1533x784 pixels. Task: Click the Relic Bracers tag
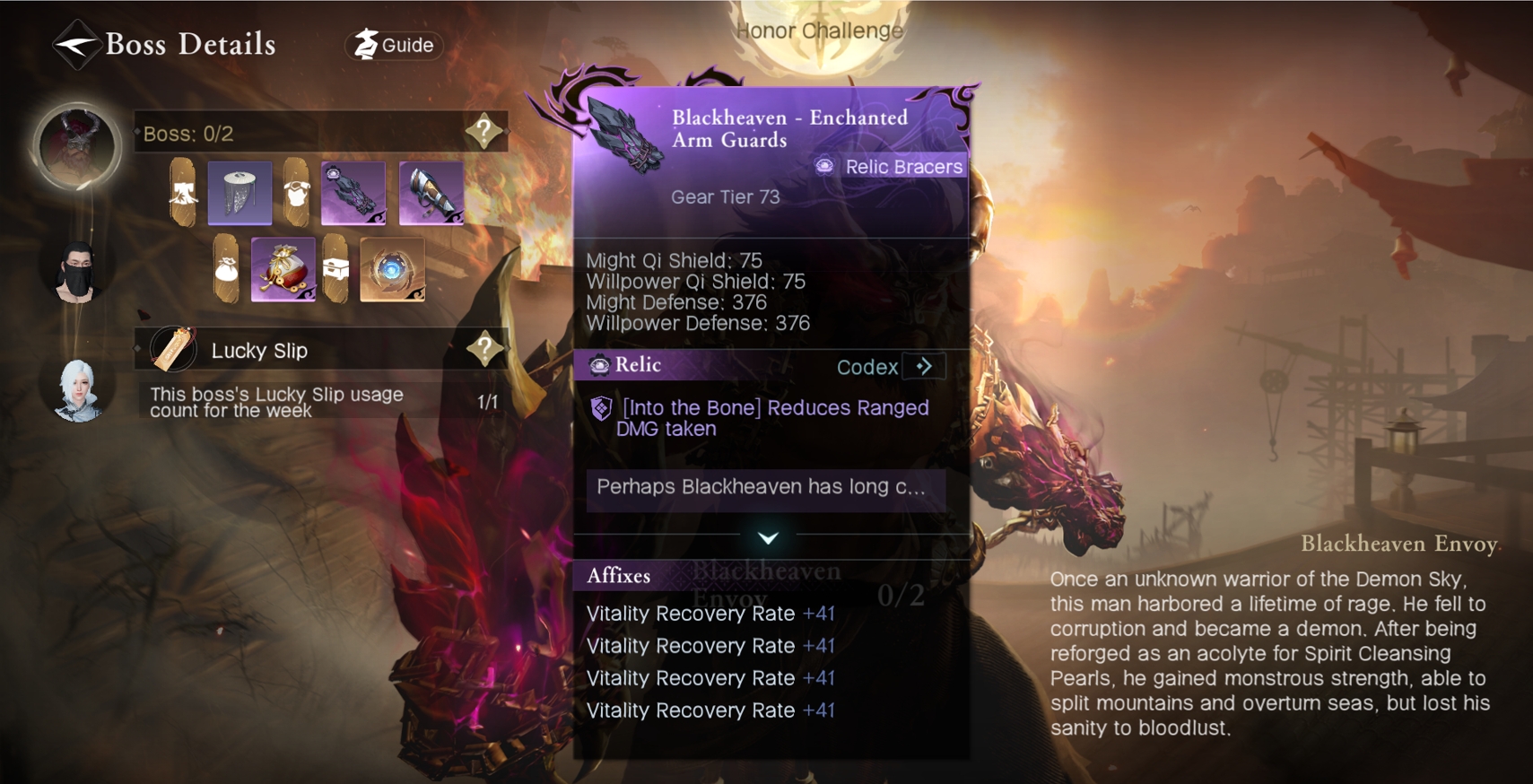click(x=890, y=167)
